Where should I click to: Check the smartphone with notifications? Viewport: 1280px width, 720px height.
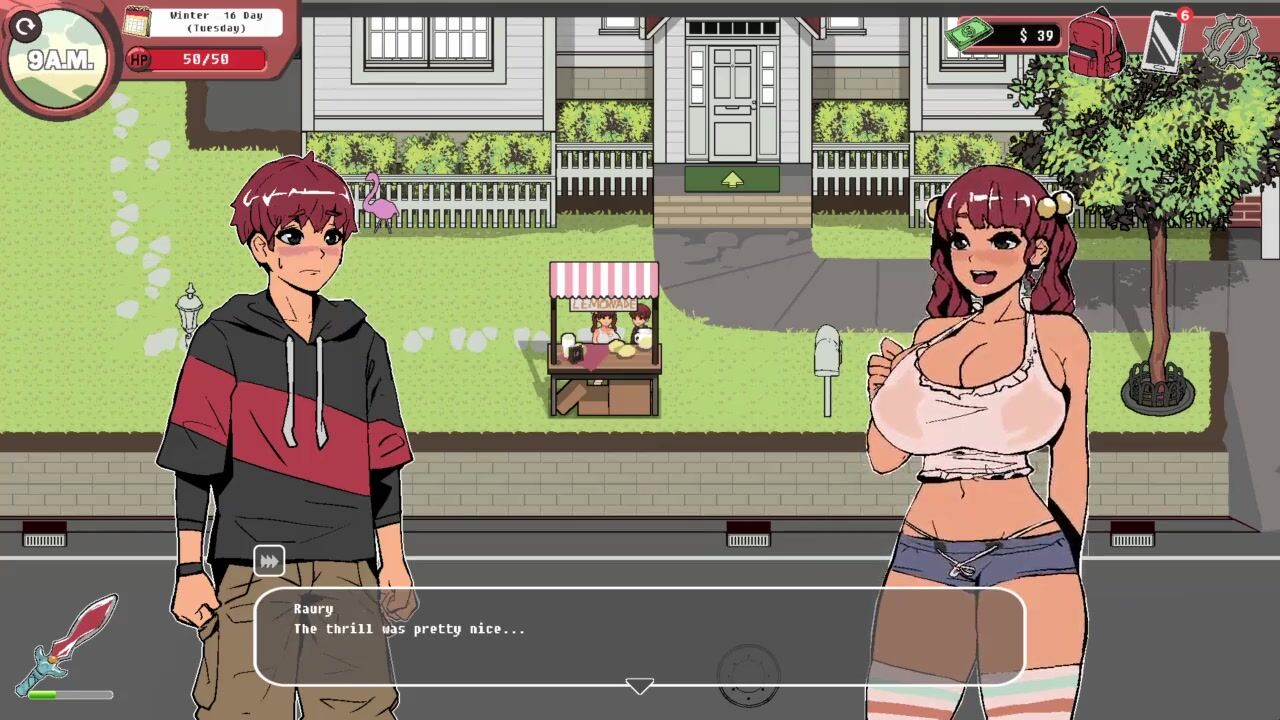click(1164, 41)
